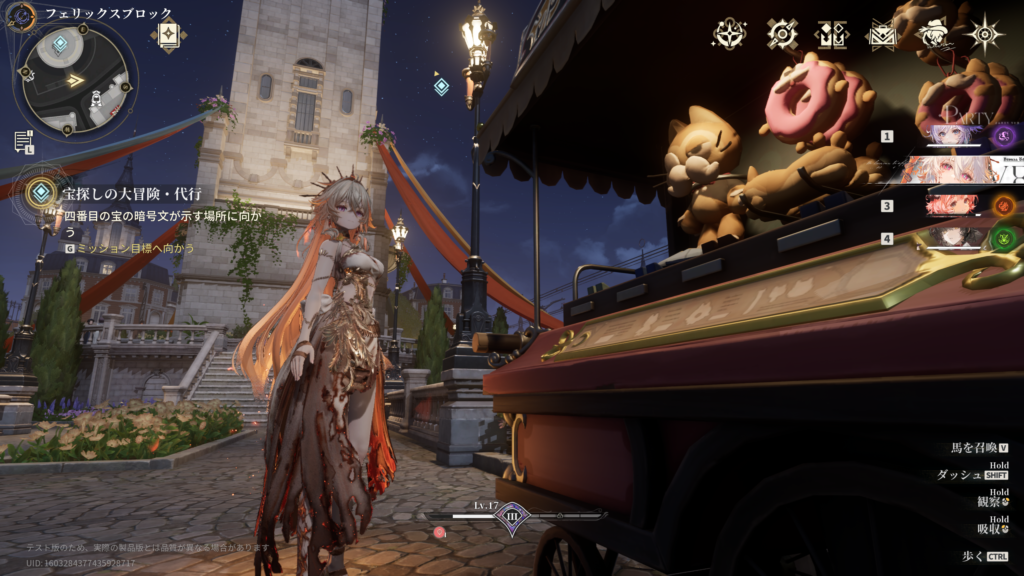Click the teal diamond waypoint marker on the minimap

pyautogui.click(x=60, y=44)
